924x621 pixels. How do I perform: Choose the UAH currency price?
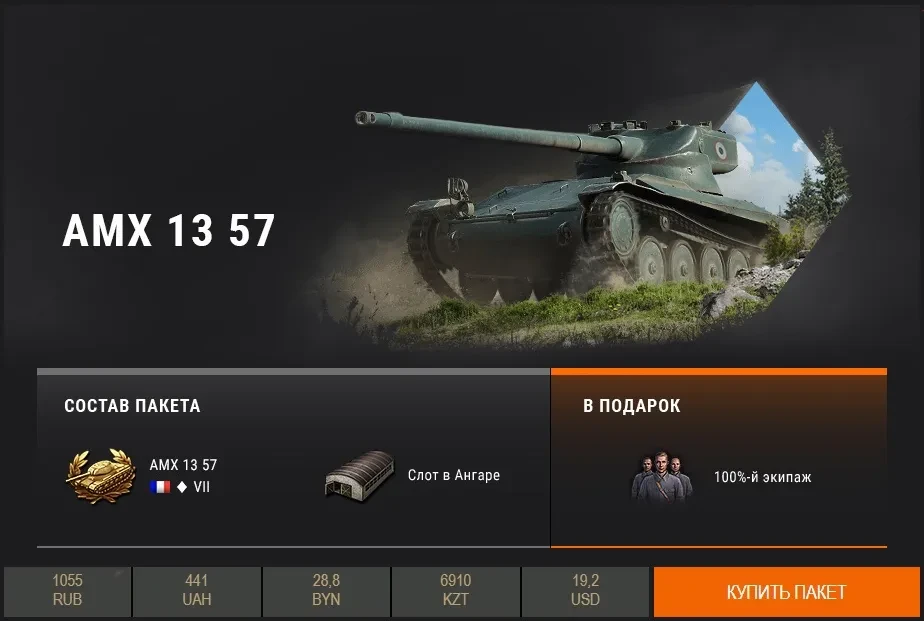click(197, 591)
